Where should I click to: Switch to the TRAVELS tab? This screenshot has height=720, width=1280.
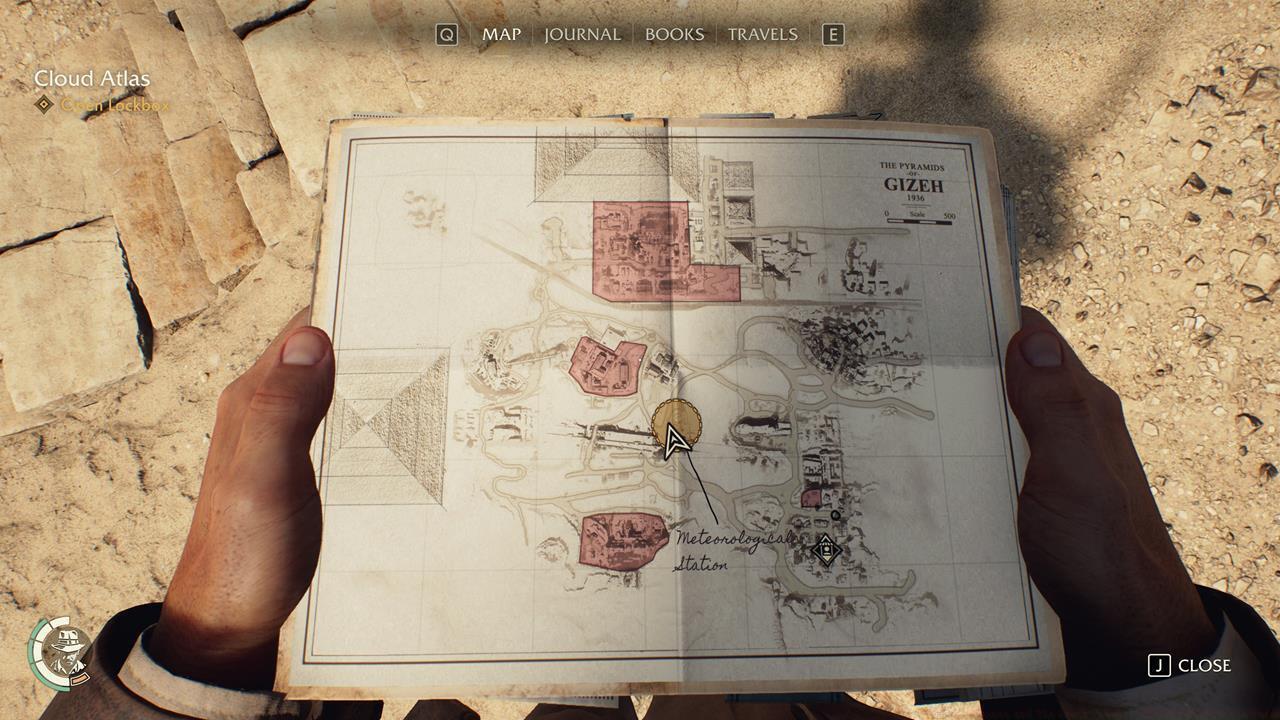click(x=763, y=33)
